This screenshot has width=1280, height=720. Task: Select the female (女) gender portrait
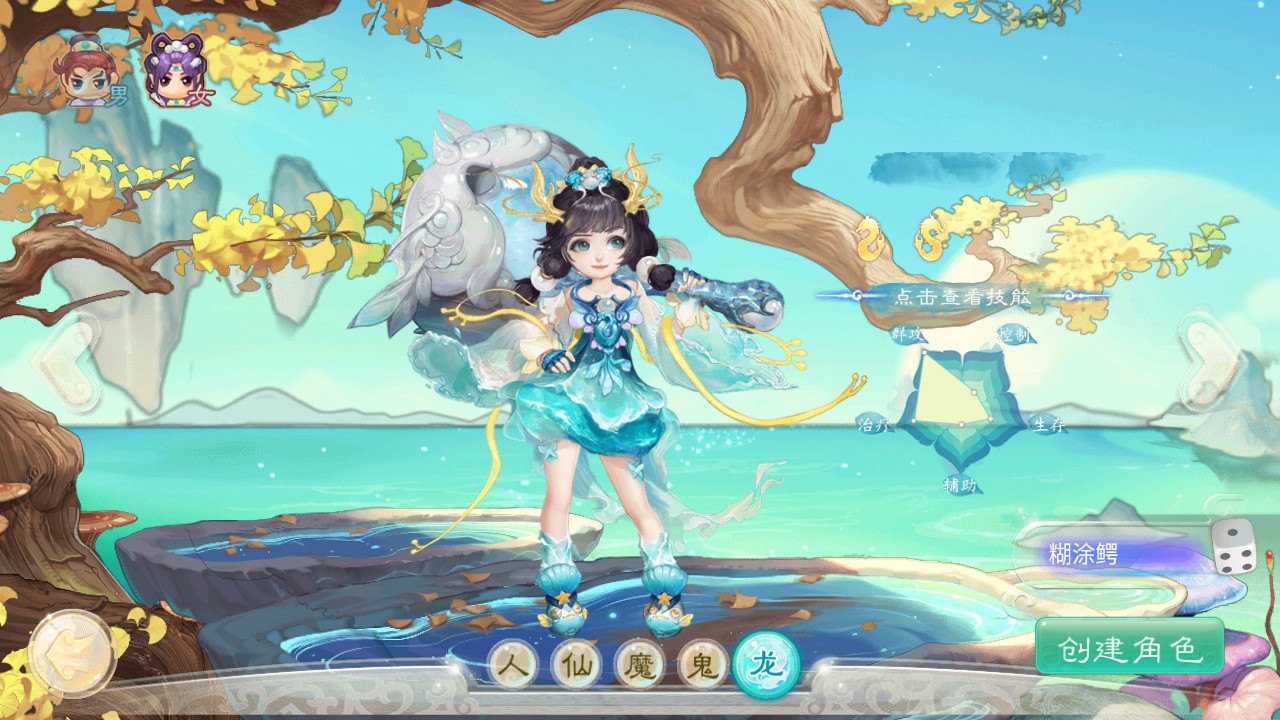click(178, 72)
